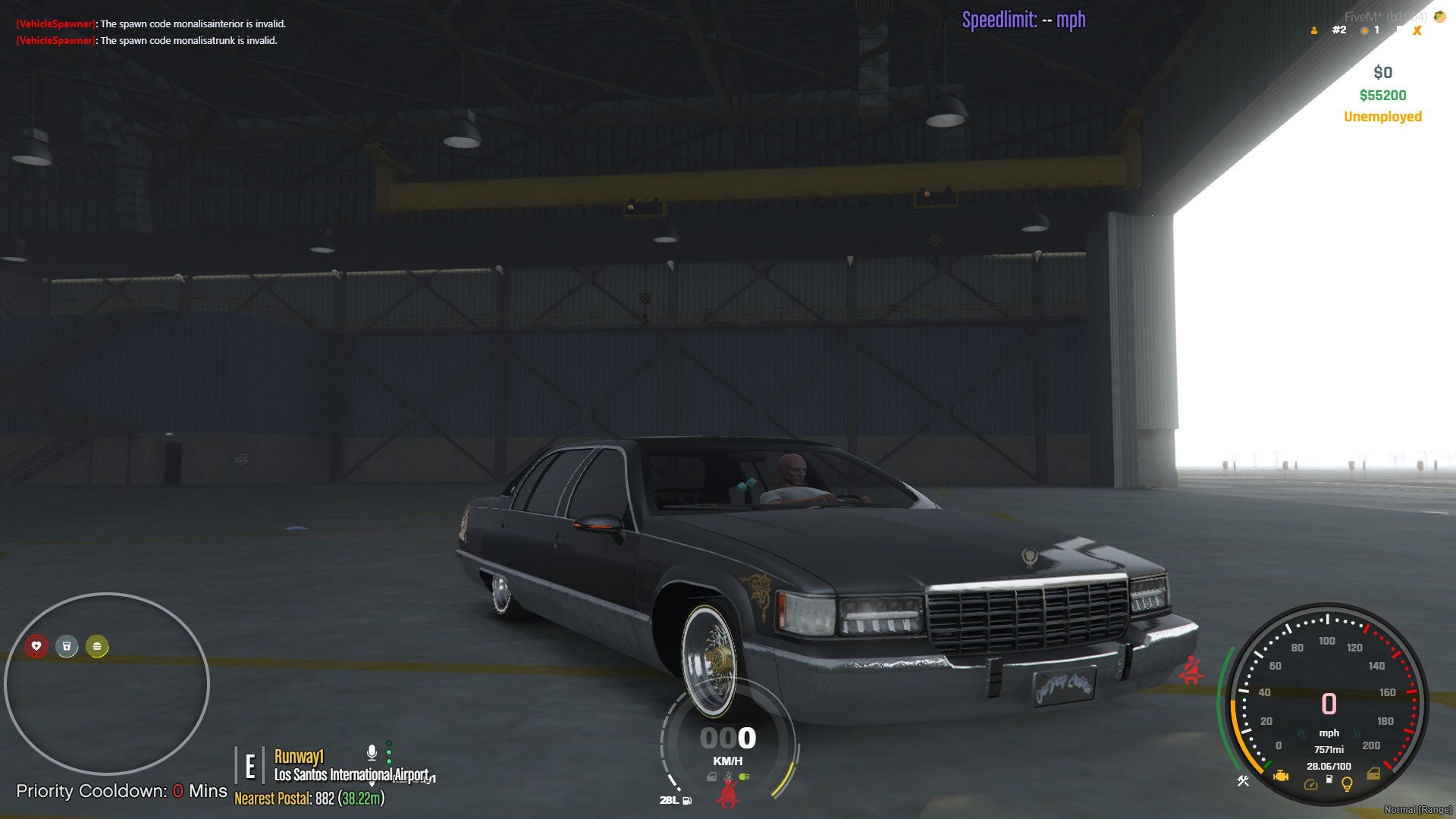Screen dimensions: 1456x819
Task: Toggle the hunger indicator on the minimap circle
Action: pos(96,647)
